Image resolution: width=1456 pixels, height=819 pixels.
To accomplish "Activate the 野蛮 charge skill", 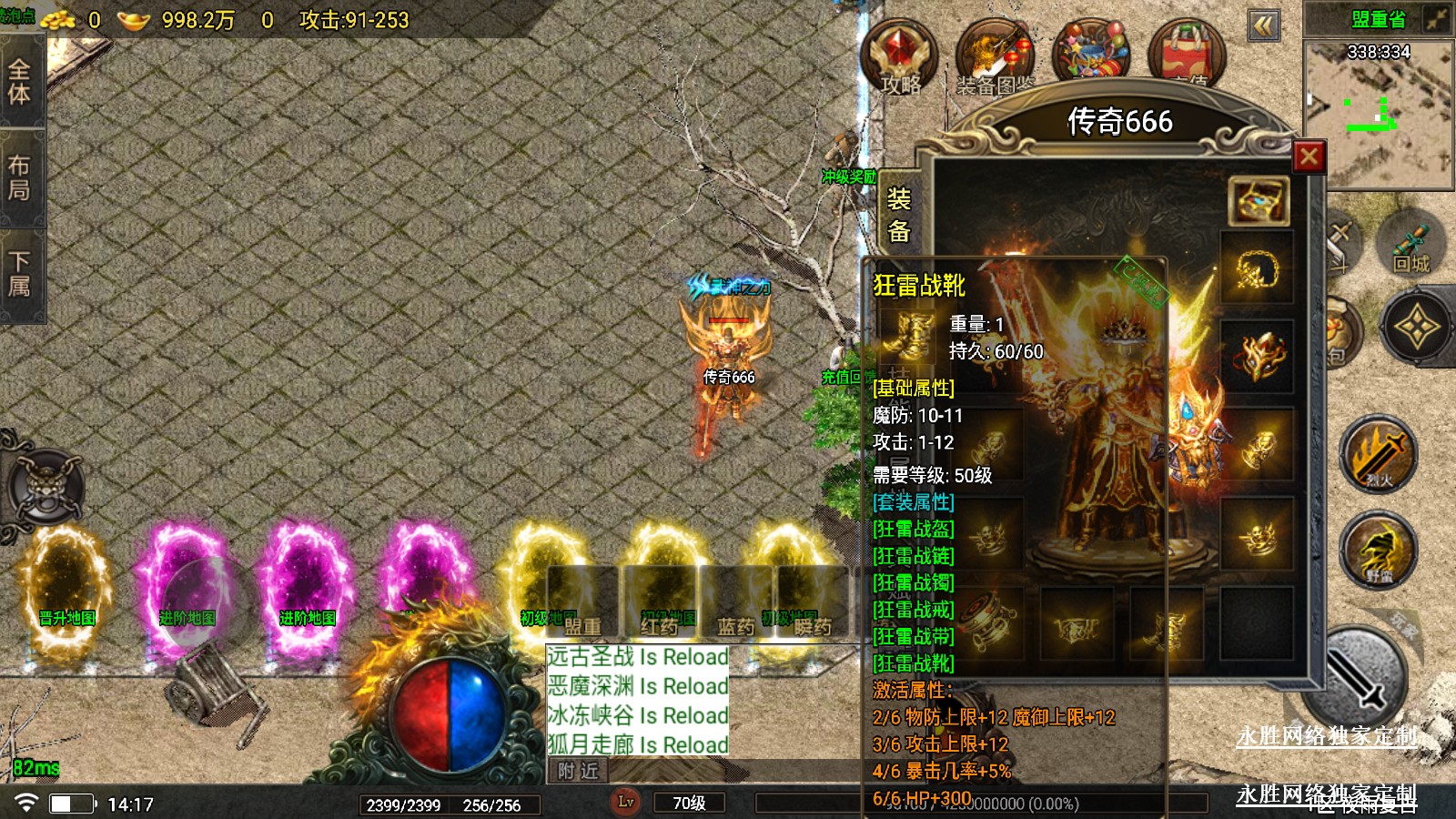I will tap(1379, 550).
